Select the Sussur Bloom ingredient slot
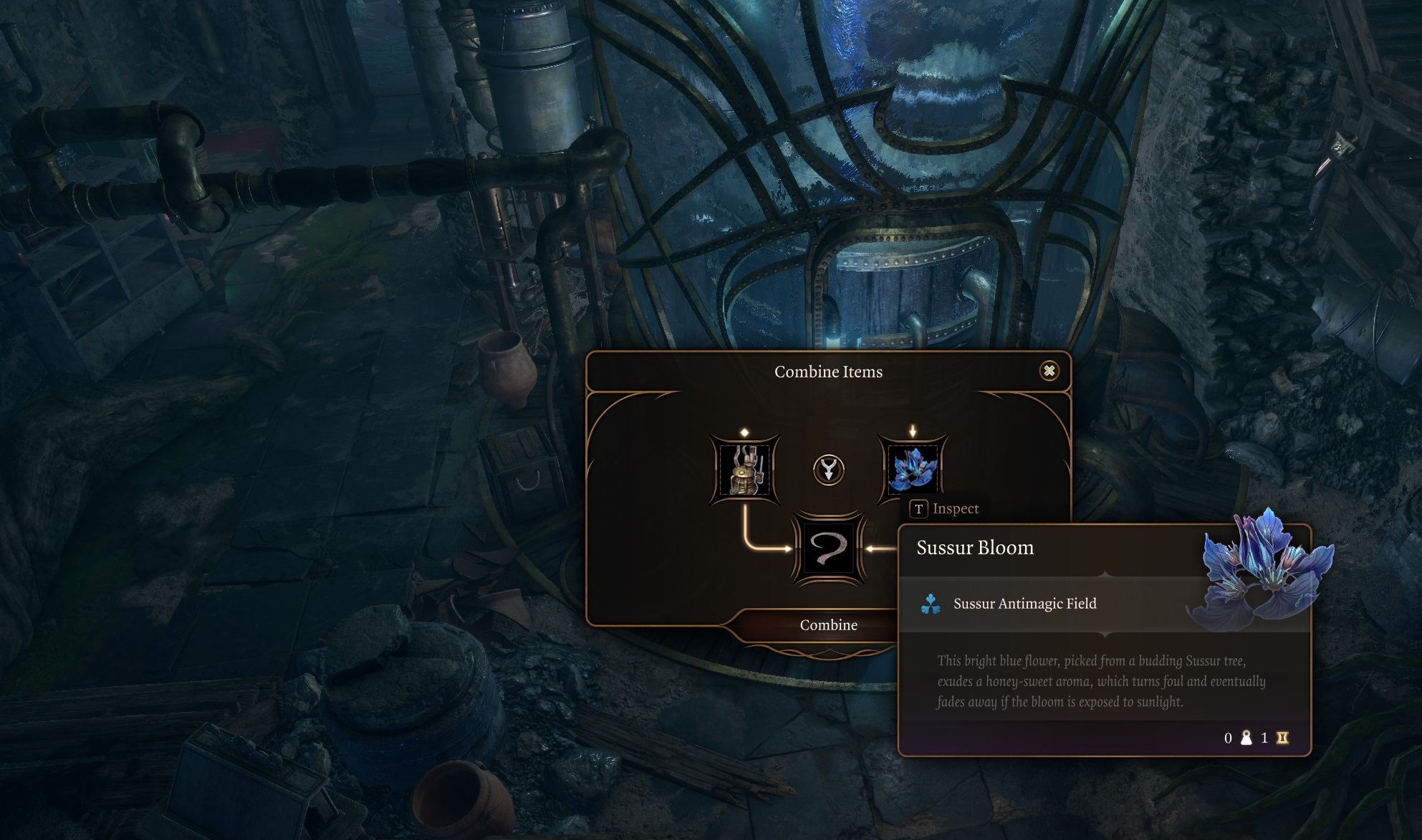Screen dimensions: 1422x840 click(x=913, y=469)
